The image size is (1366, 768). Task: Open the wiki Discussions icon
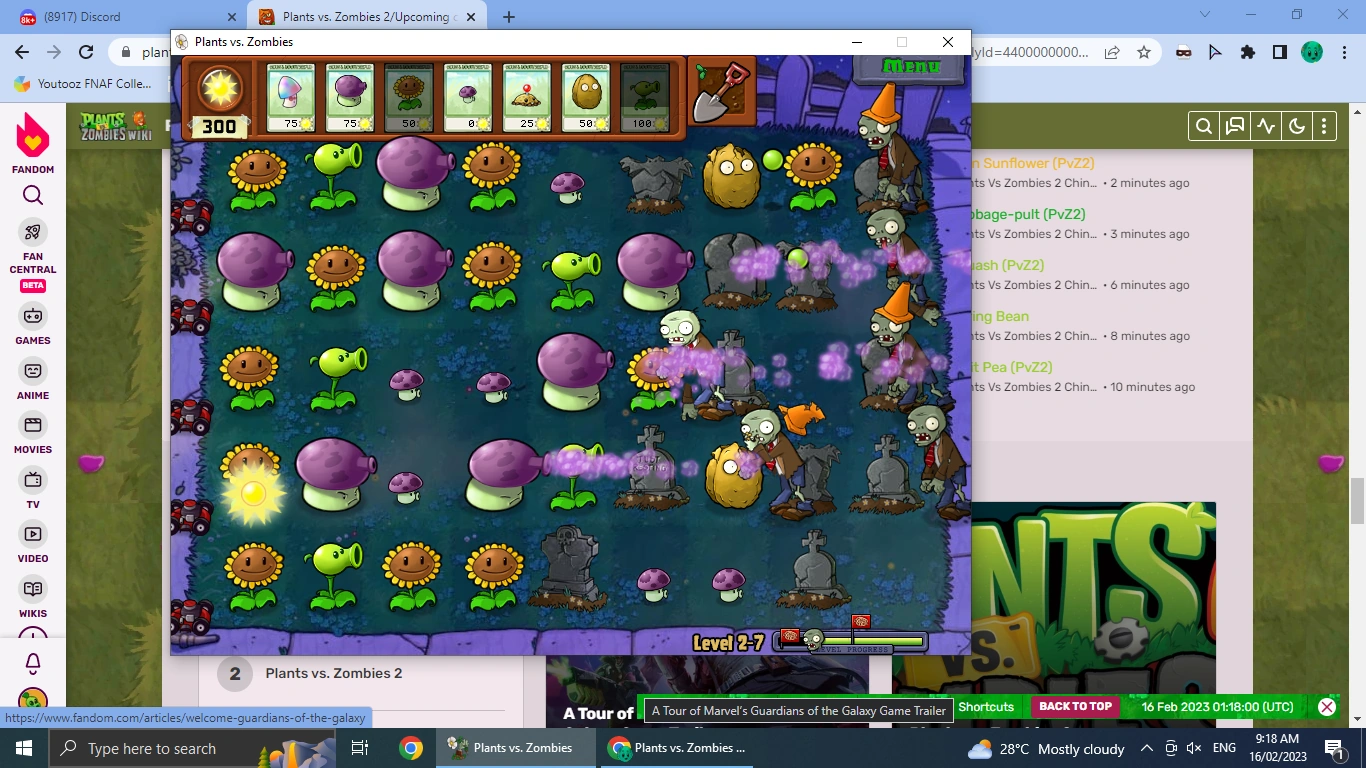click(x=1235, y=126)
